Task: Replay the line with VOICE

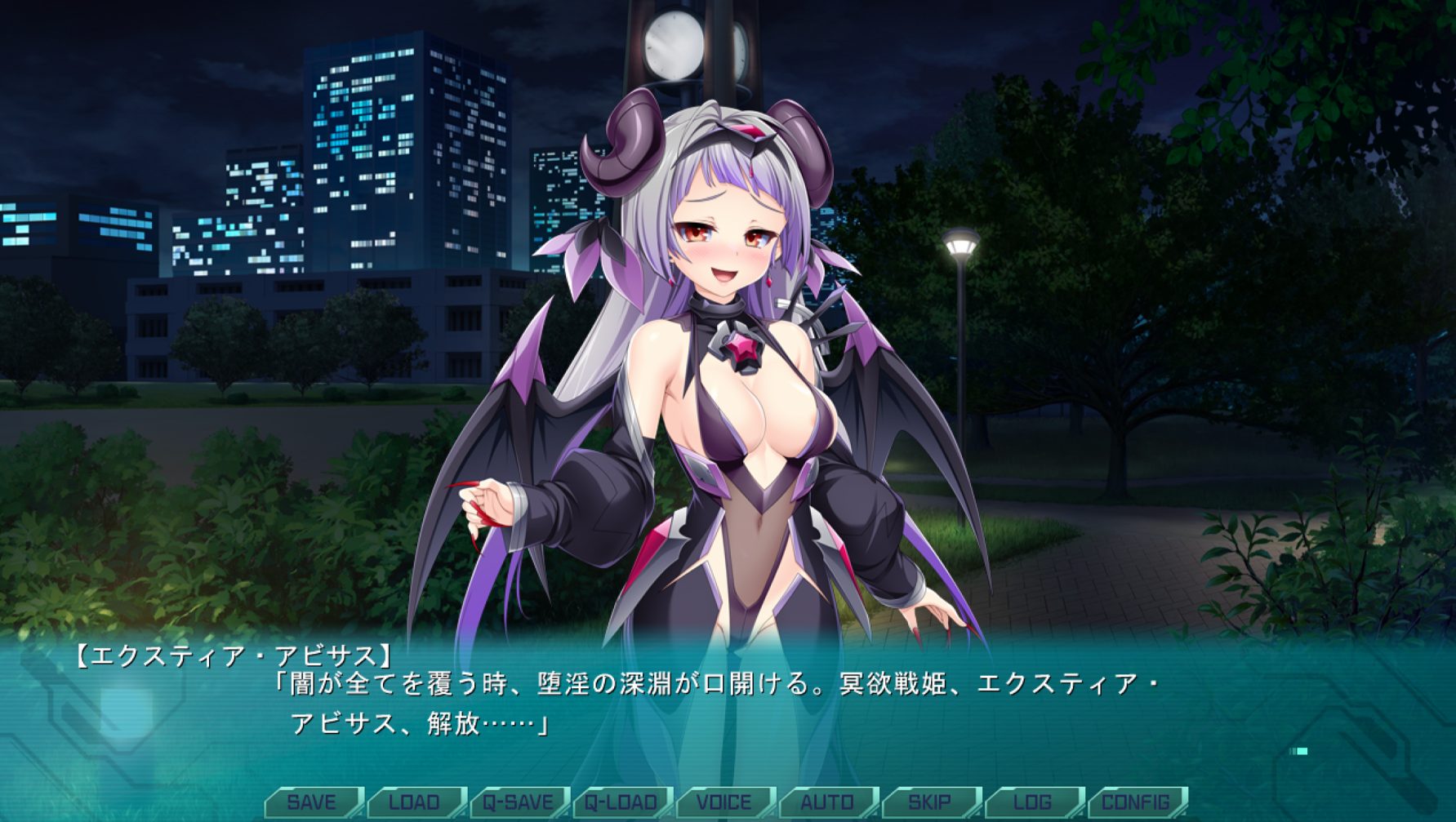Action: point(724,802)
